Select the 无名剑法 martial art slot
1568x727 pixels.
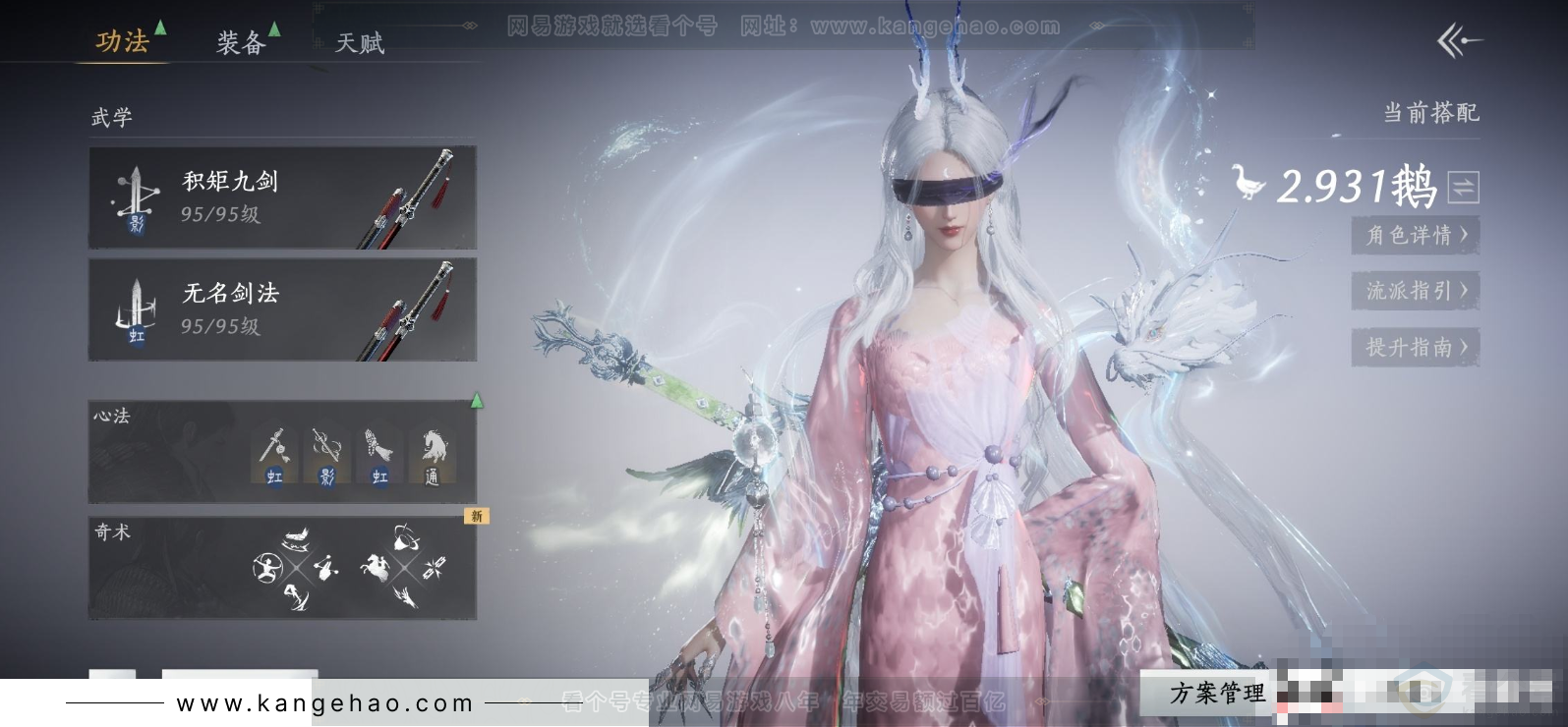pyautogui.click(x=282, y=309)
